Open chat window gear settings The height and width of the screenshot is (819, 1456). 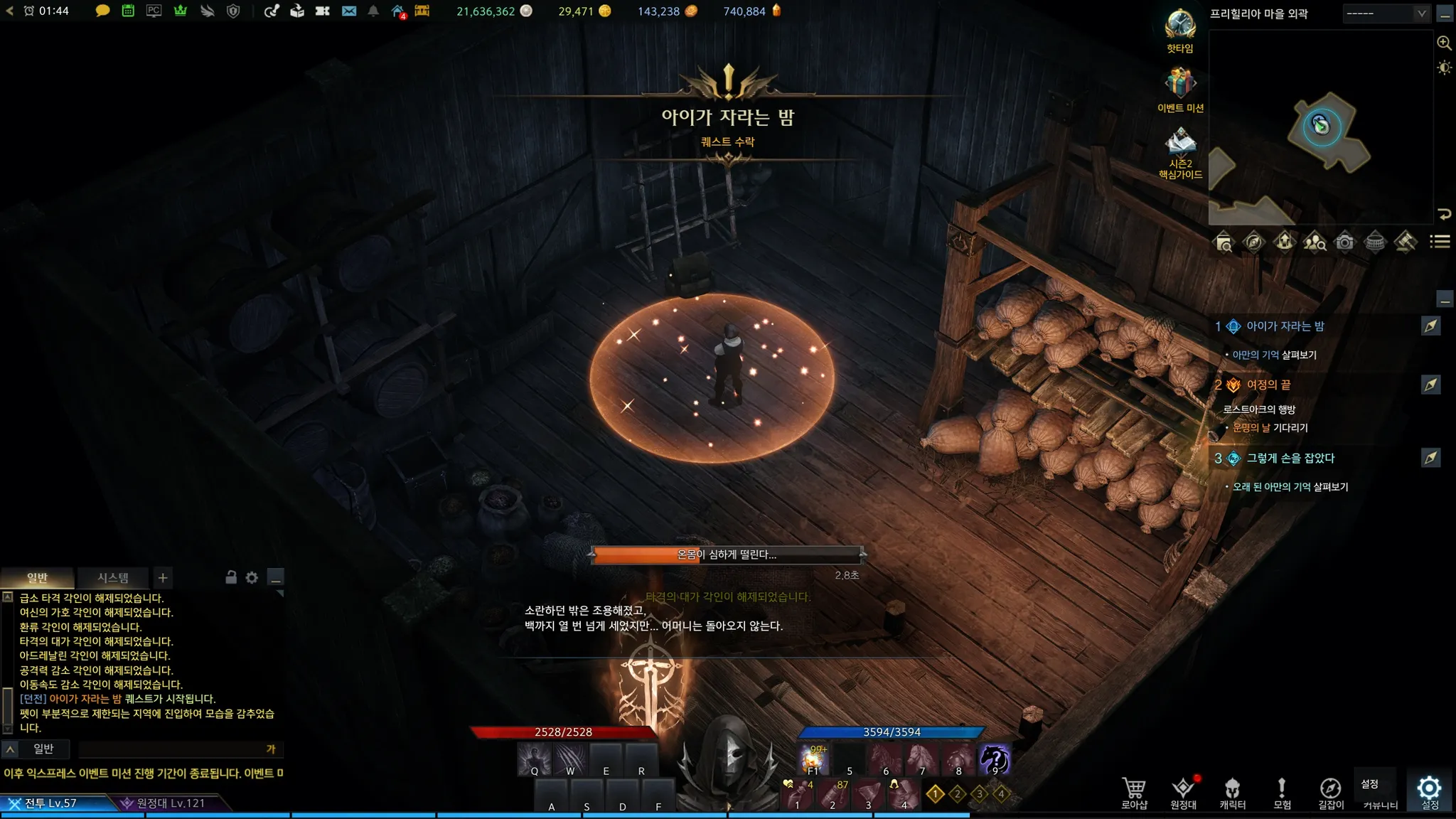pyautogui.click(x=252, y=578)
